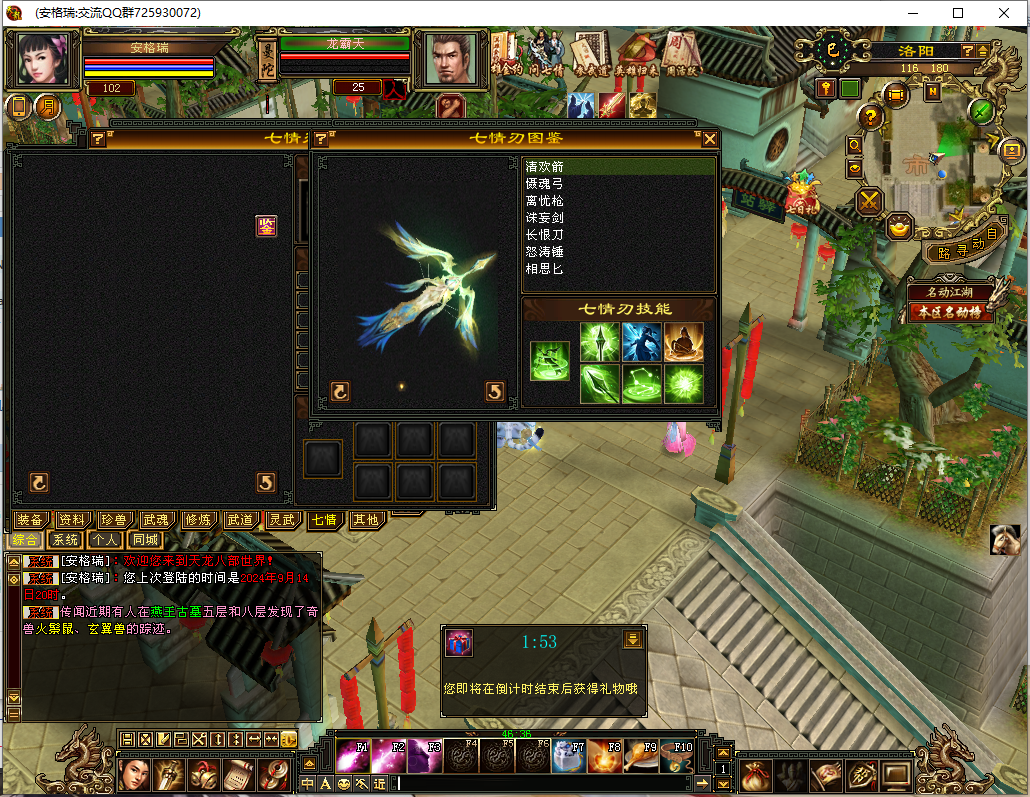Choose 相思匕 from the weapon list
The height and width of the screenshot is (797, 1030).
(x=545, y=269)
